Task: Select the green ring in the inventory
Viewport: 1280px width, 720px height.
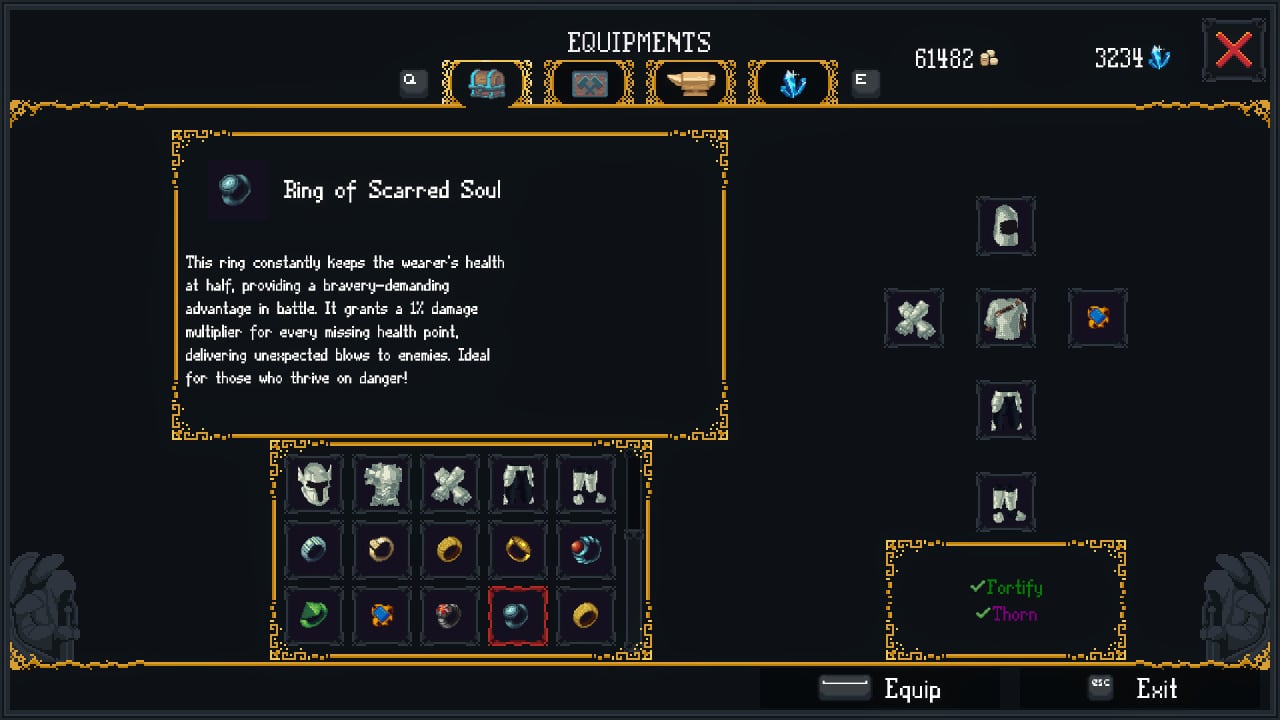Action: 313,614
